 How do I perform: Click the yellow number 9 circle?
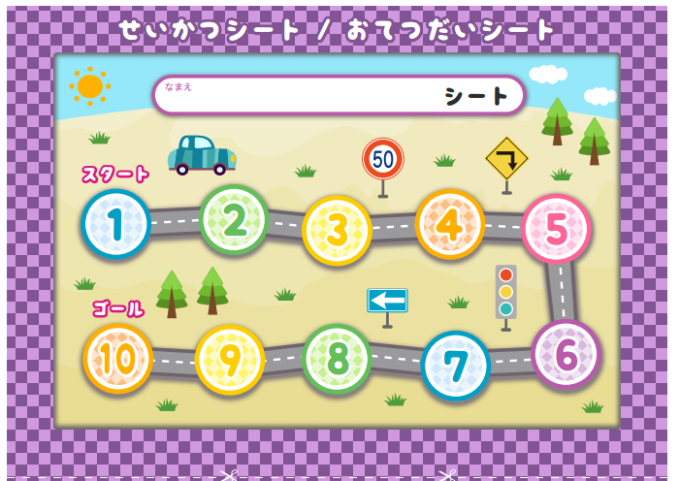(229, 360)
